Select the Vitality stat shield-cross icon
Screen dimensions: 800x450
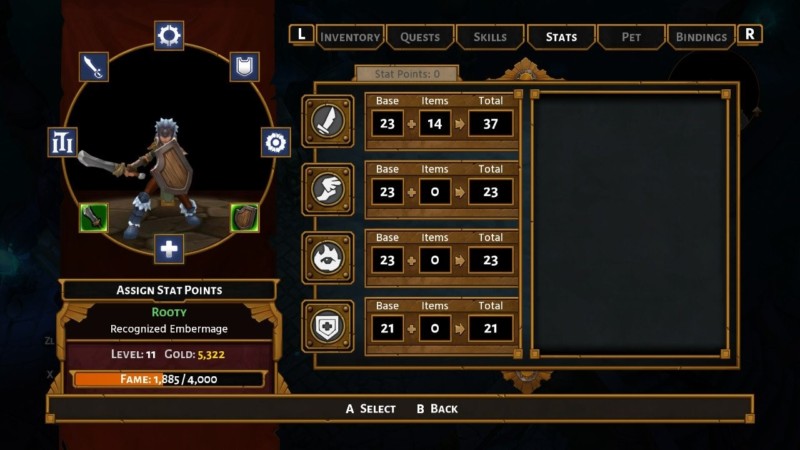(328, 326)
